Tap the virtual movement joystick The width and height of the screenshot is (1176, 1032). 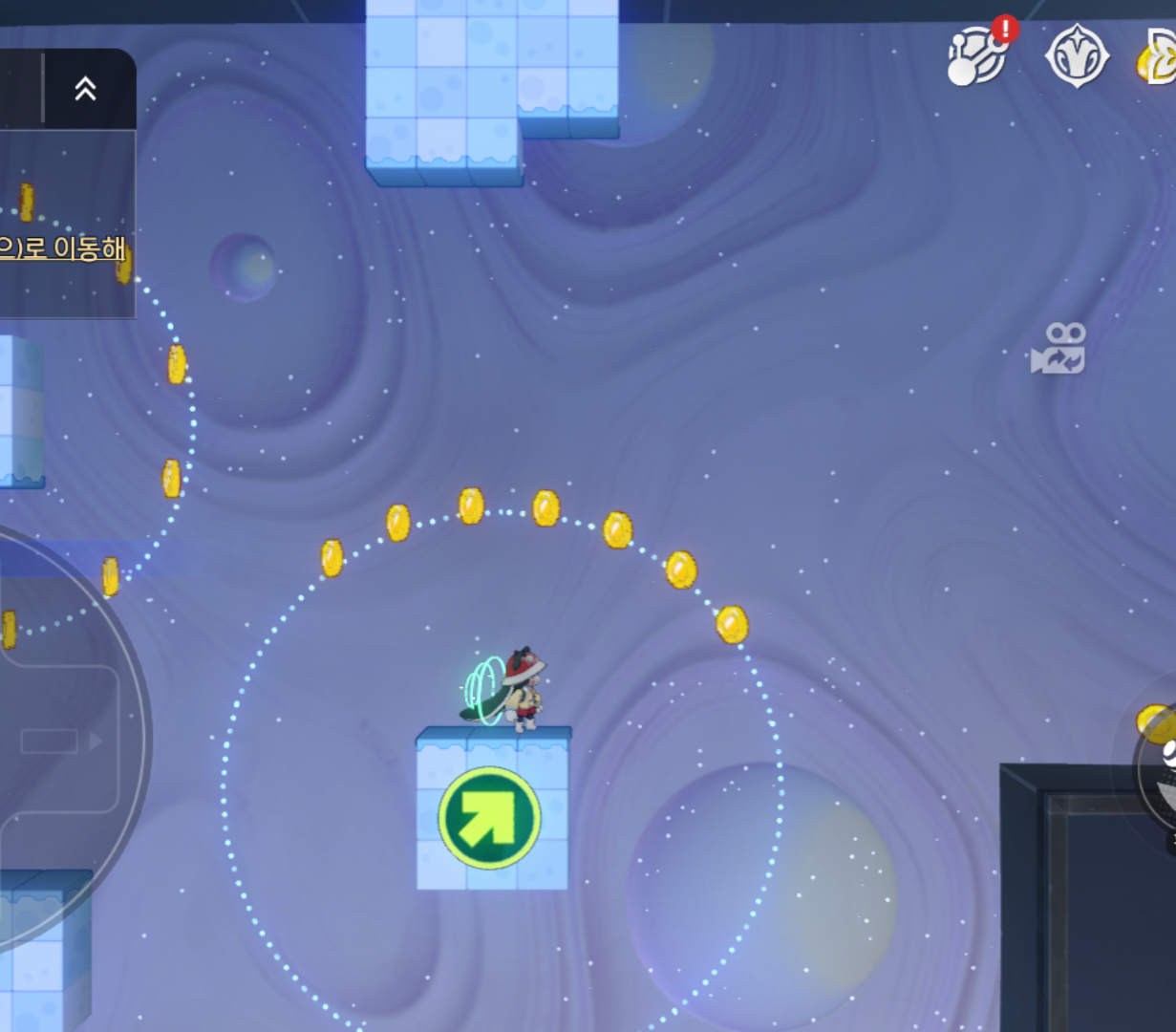coord(50,741)
